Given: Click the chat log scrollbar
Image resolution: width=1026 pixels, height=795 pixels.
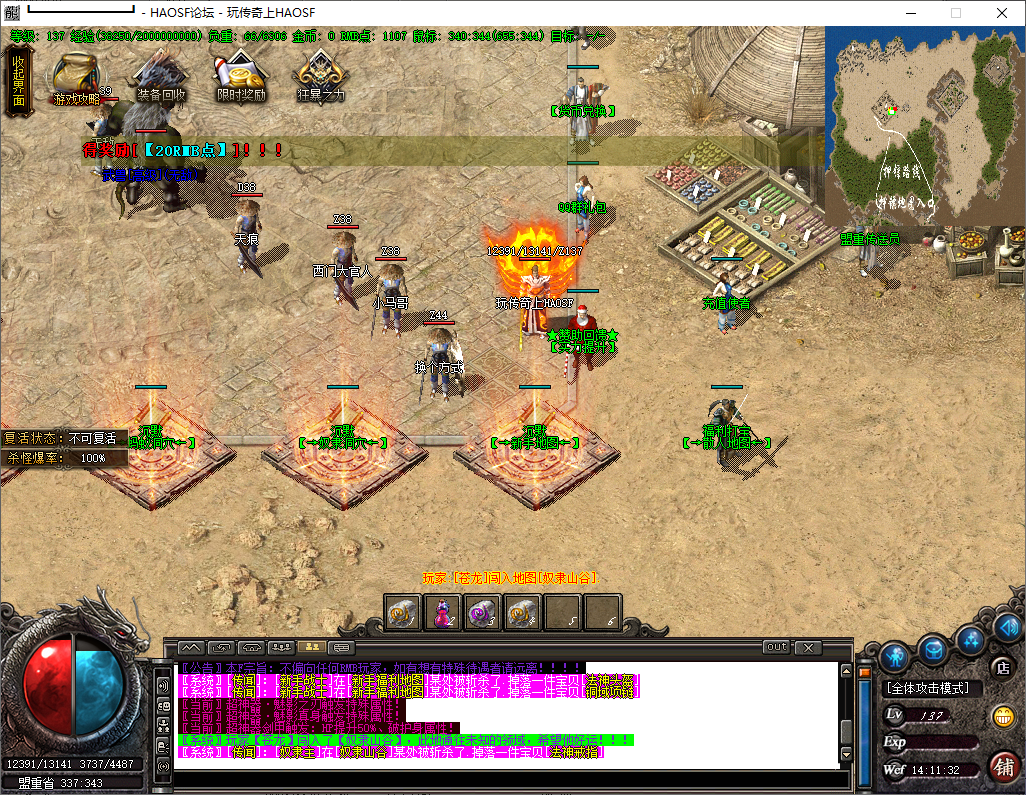Looking at the screenshot, I should click(846, 710).
